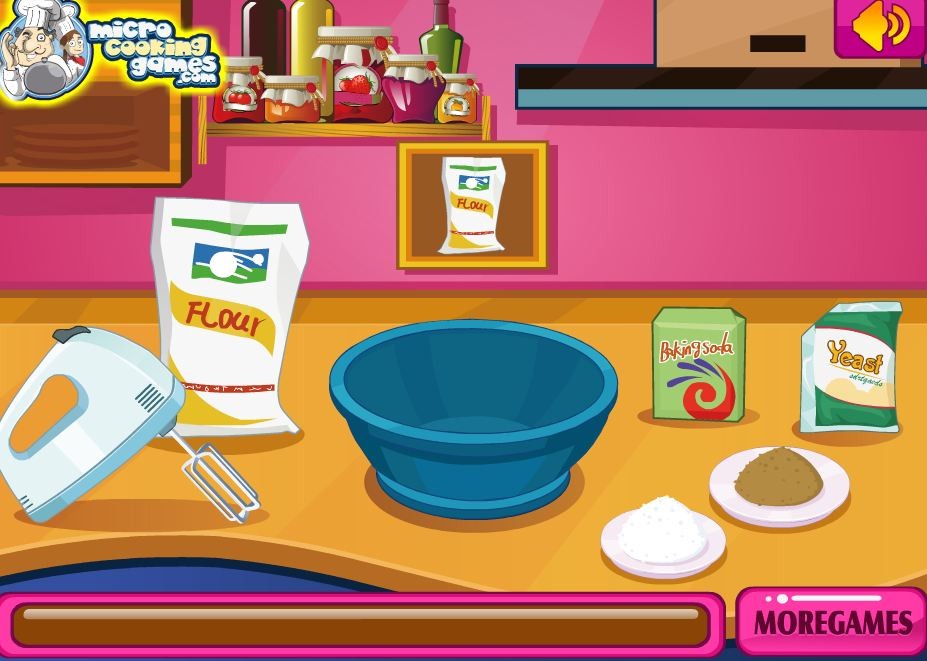This screenshot has height=661, width=927.
Task: Choose the plate of brown powder
Action: point(779,481)
